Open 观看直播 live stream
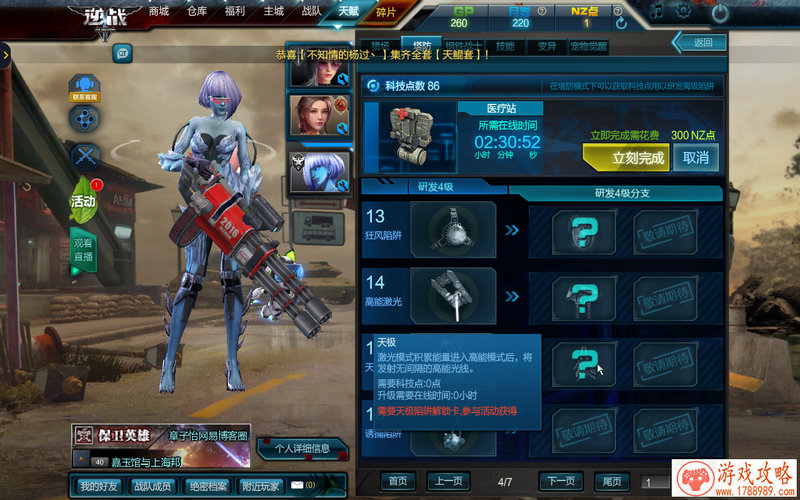Viewport: 800px width, 500px height. click(x=84, y=250)
